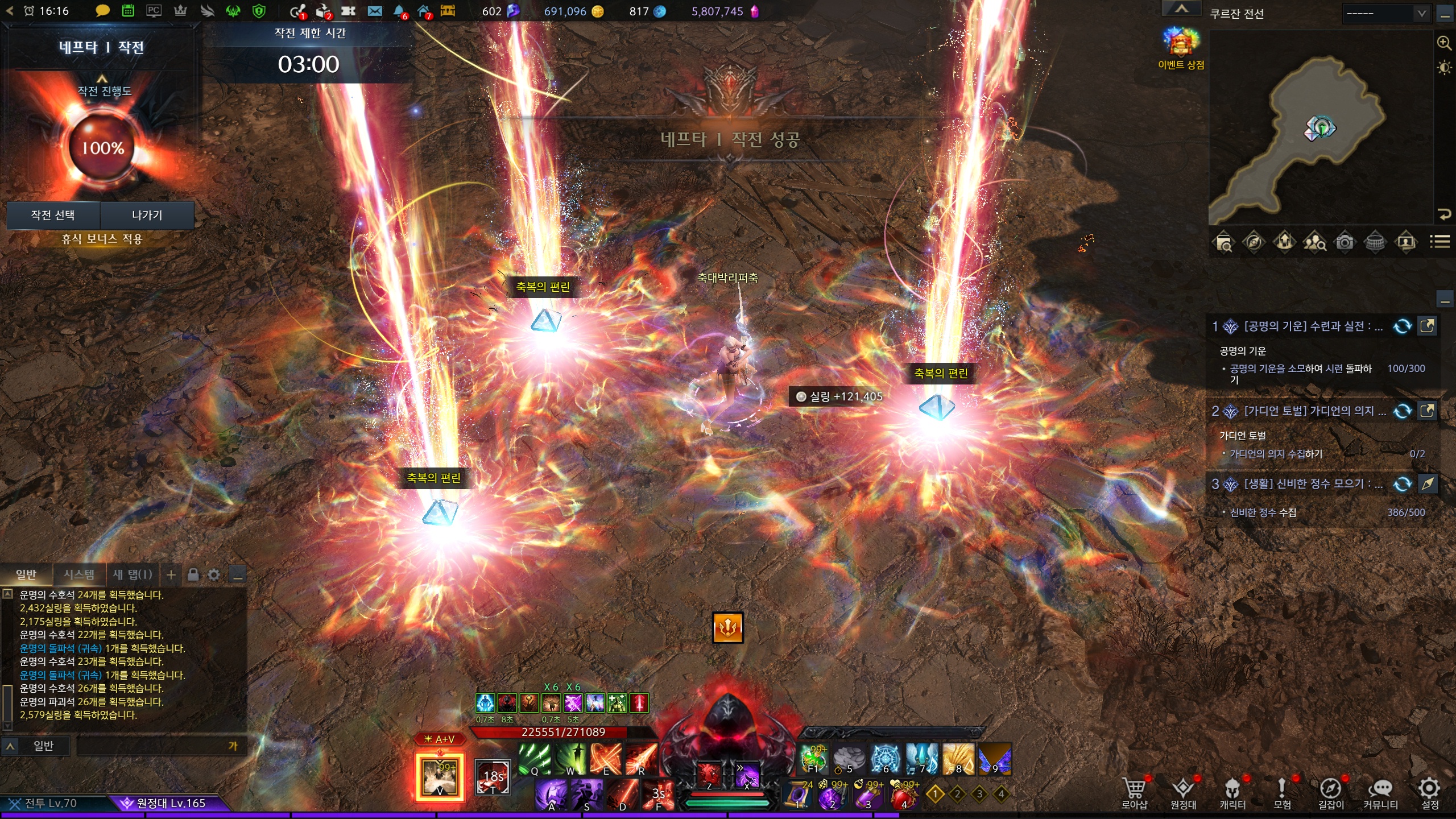This screenshot has width=1456, height=819.
Task: Select the 일반 chat tab
Action: pyautogui.click(x=26, y=574)
